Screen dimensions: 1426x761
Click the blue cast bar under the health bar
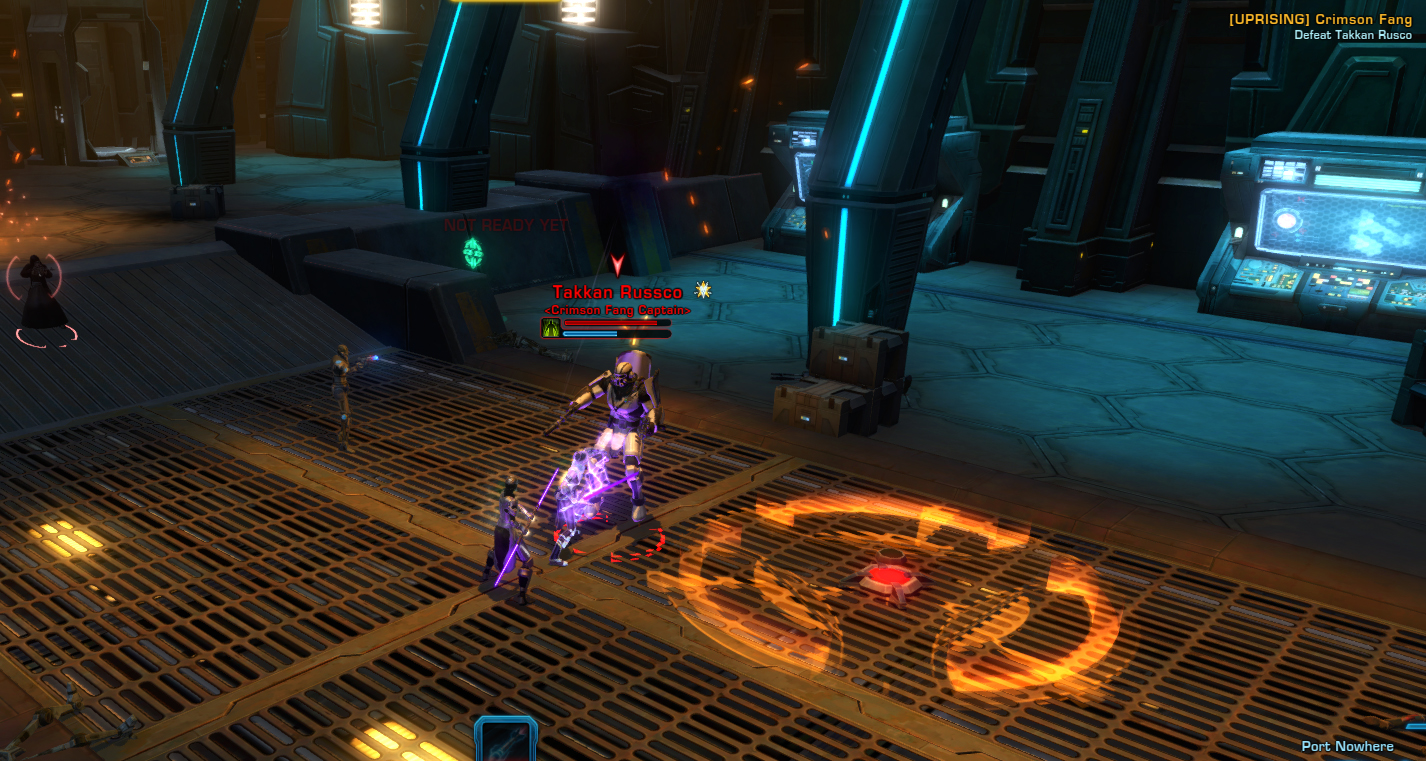pos(592,333)
